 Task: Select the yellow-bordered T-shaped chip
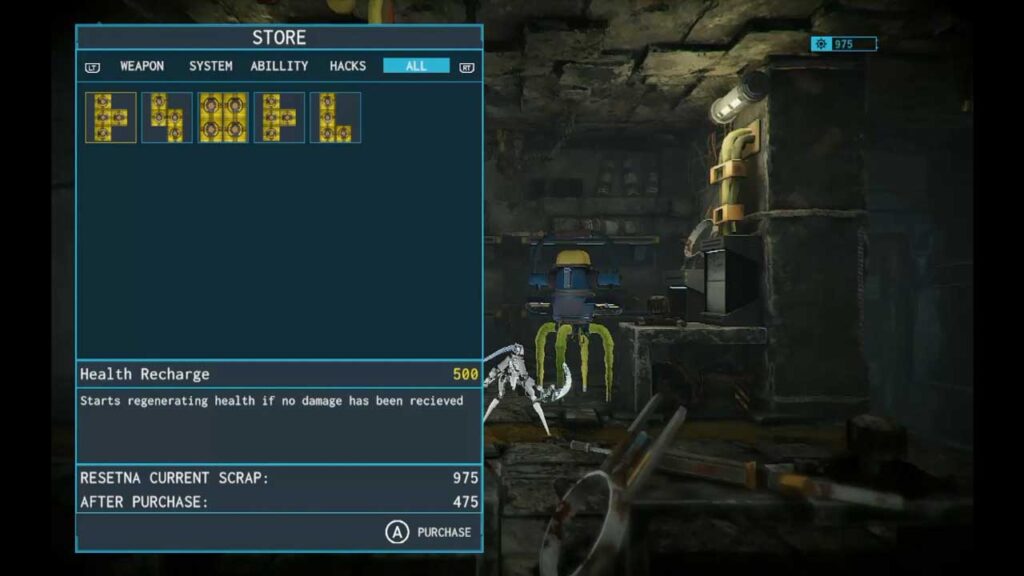tap(111, 118)
